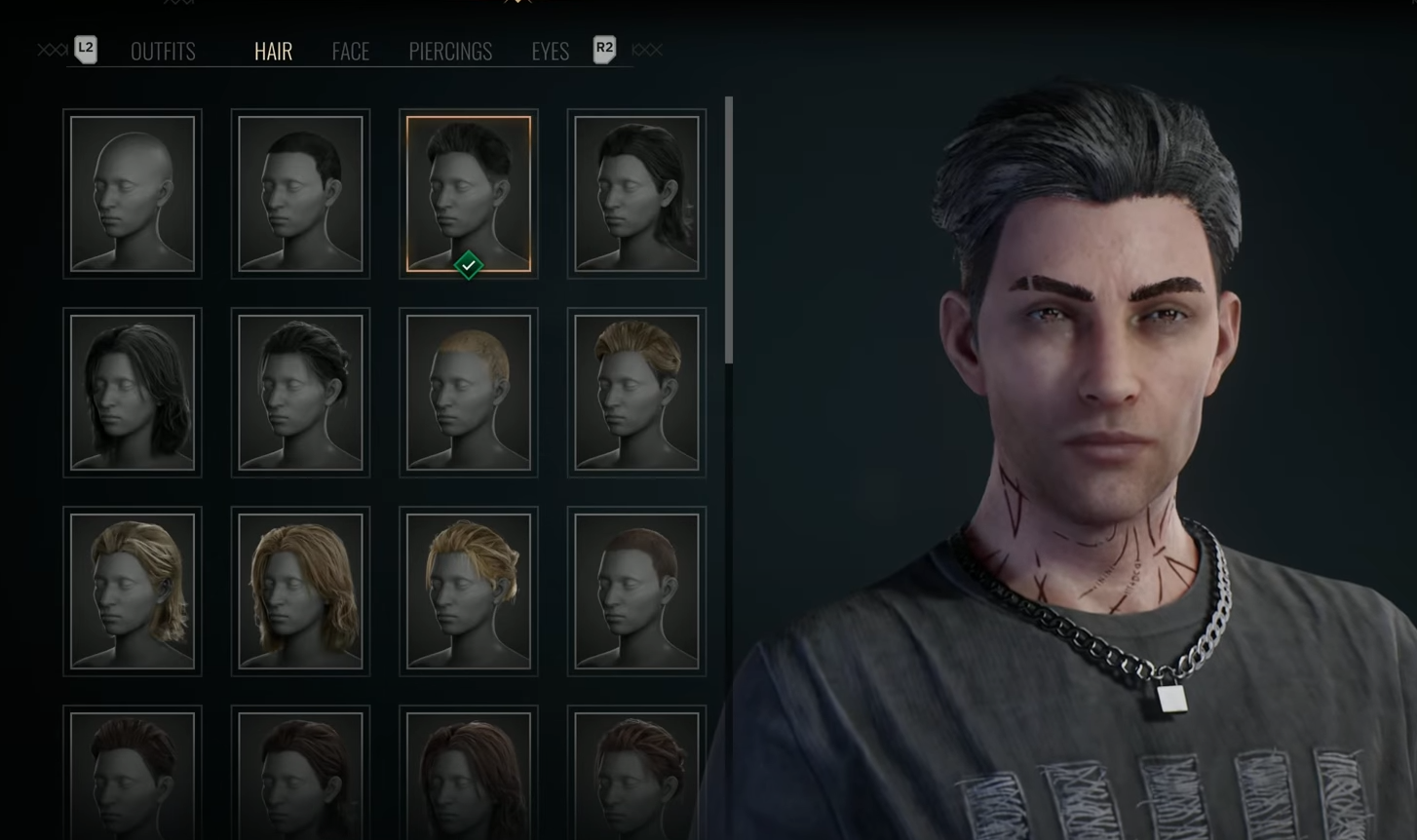Pick the checked swept-back black hairstyle
This screenshot has height=840, width=1417.
pyautogui.click(x=469, y=194)
